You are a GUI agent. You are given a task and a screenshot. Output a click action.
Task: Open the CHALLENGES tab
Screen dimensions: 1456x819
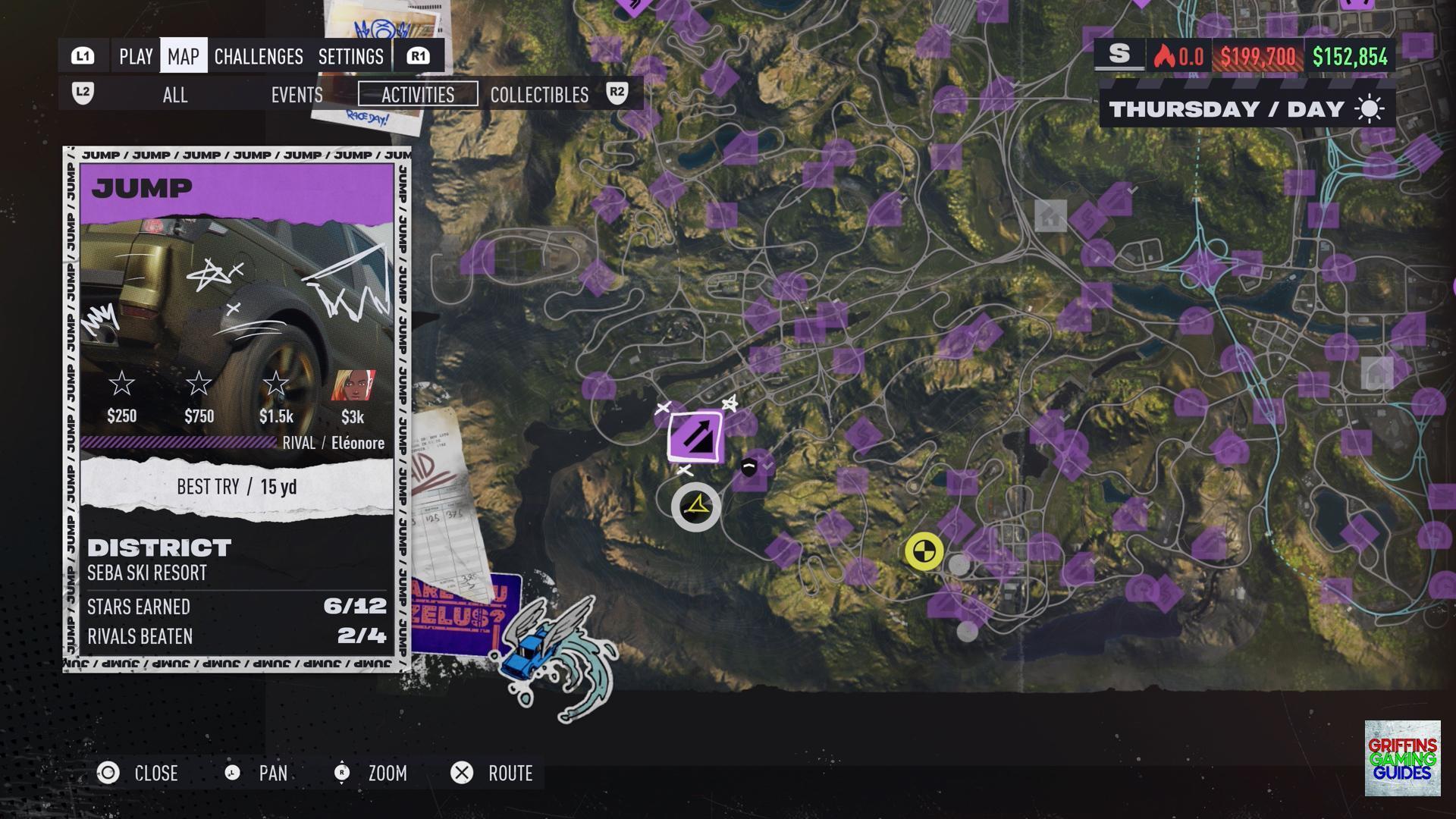coord(259,56)
